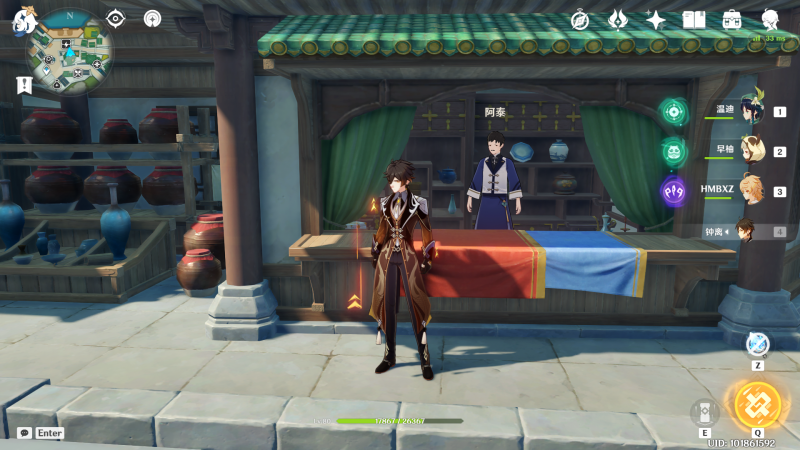
Task: Click the elemental sight eye icon
Action: (x=116, y=18)
